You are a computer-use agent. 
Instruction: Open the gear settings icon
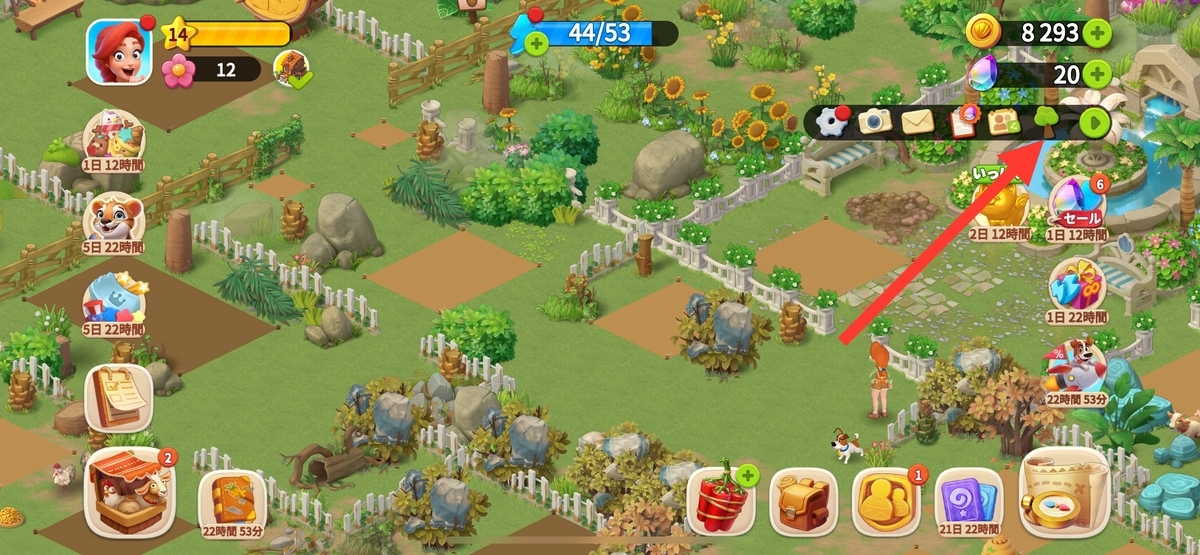pos(832,122)
